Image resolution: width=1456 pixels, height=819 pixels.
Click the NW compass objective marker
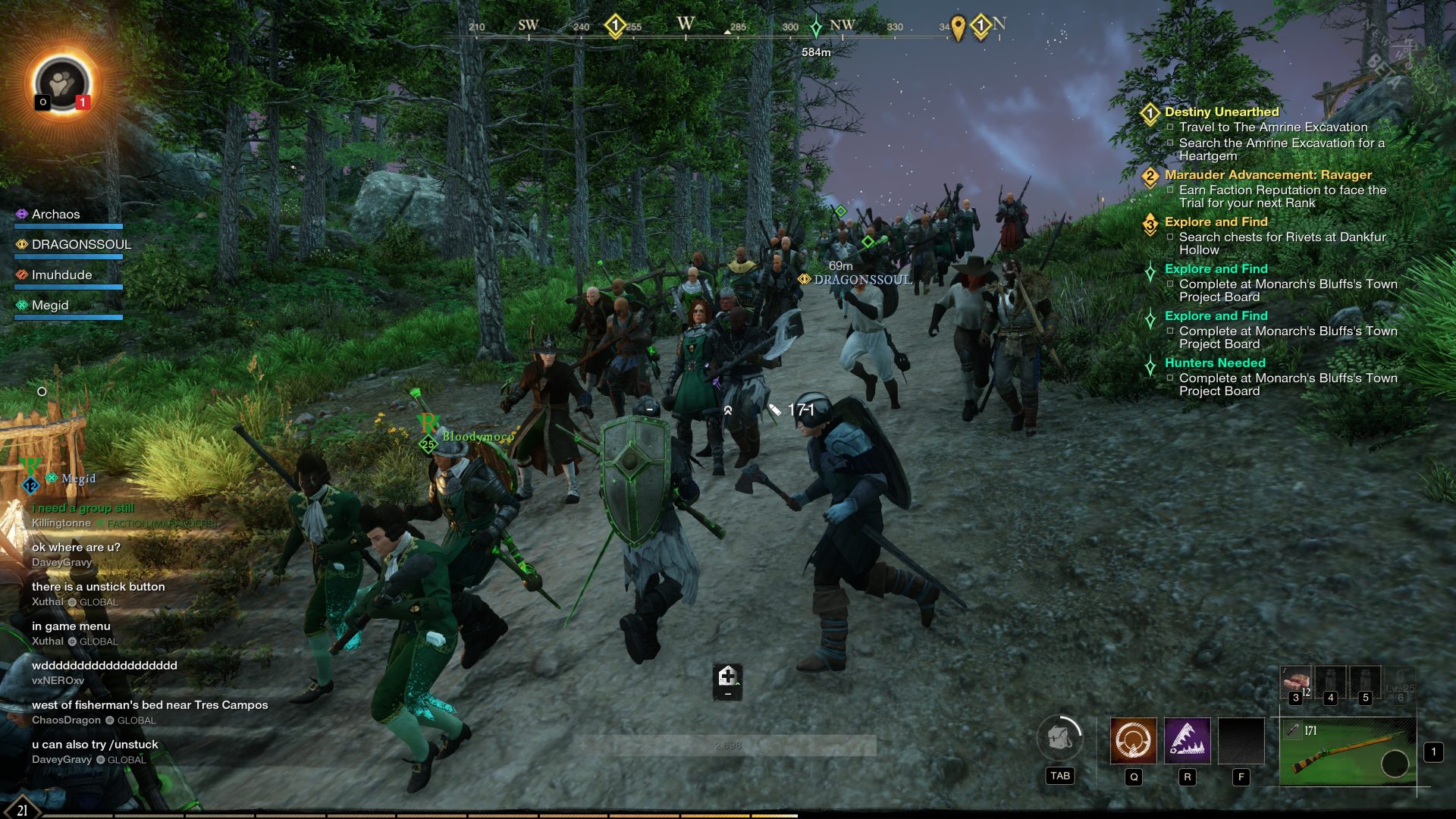coord(816,28)
